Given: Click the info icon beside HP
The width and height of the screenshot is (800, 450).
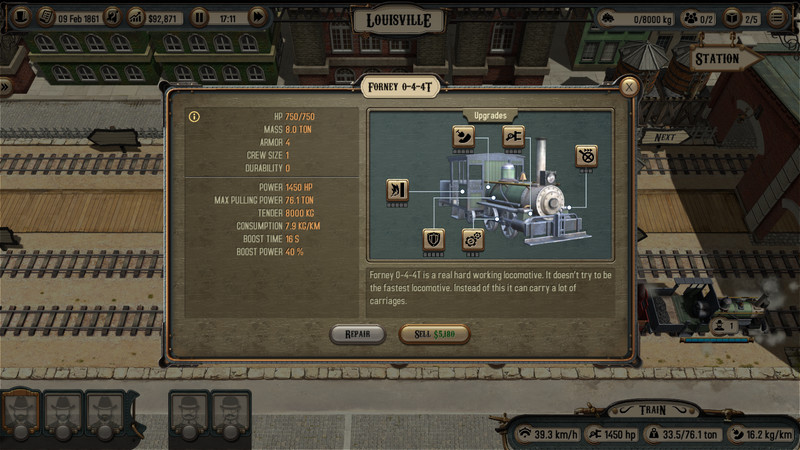Looking at the screenshot, I should coord(194,117).
